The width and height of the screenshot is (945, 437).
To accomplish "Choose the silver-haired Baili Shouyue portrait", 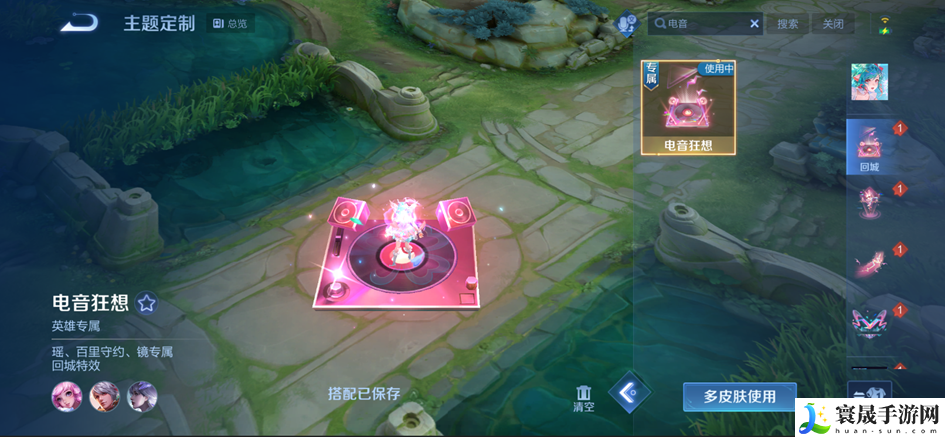I will pos(104,397).
